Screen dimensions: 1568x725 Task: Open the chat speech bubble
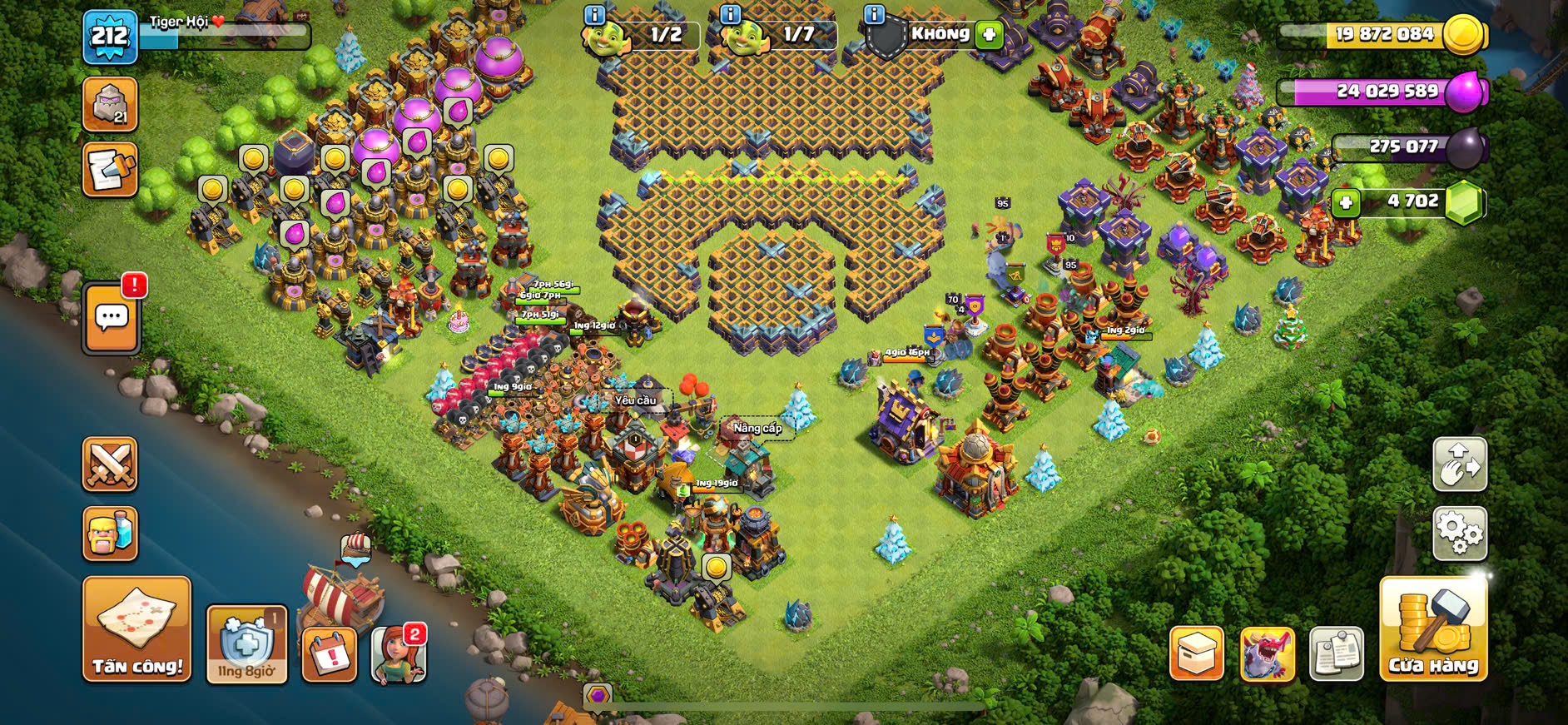point(112,318)
